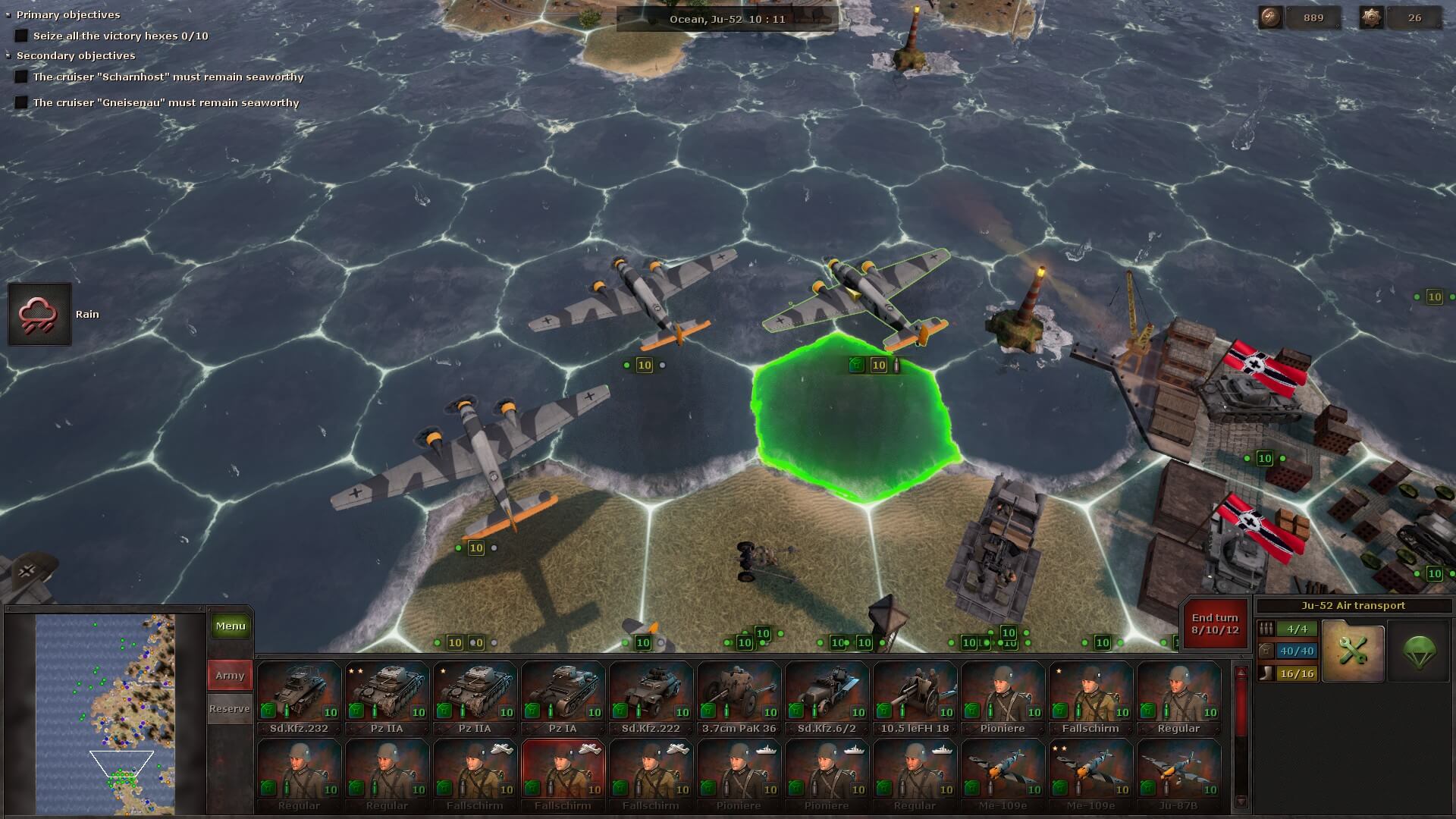Choose the Ju-87B aircraft card
The width and height of the screenshot is (1456, 819).
point(1178,773)
